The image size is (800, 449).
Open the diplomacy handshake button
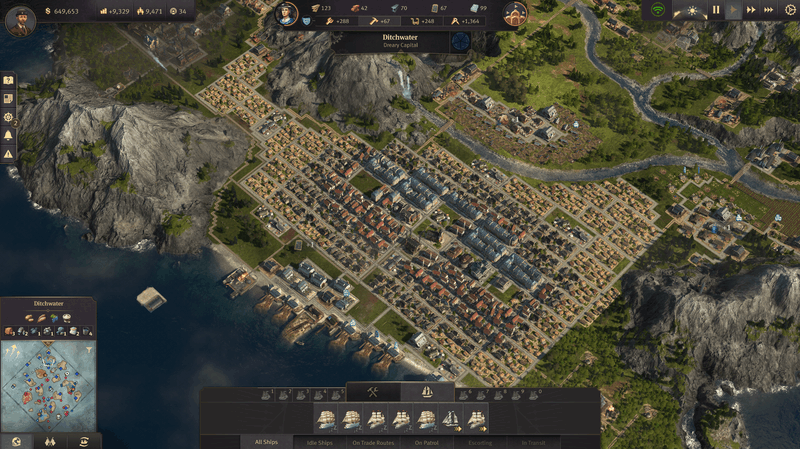coord(49,441)
